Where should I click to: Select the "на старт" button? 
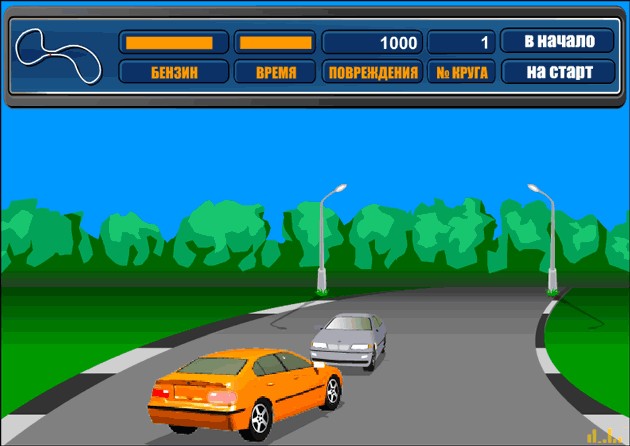tap(557, 72)
